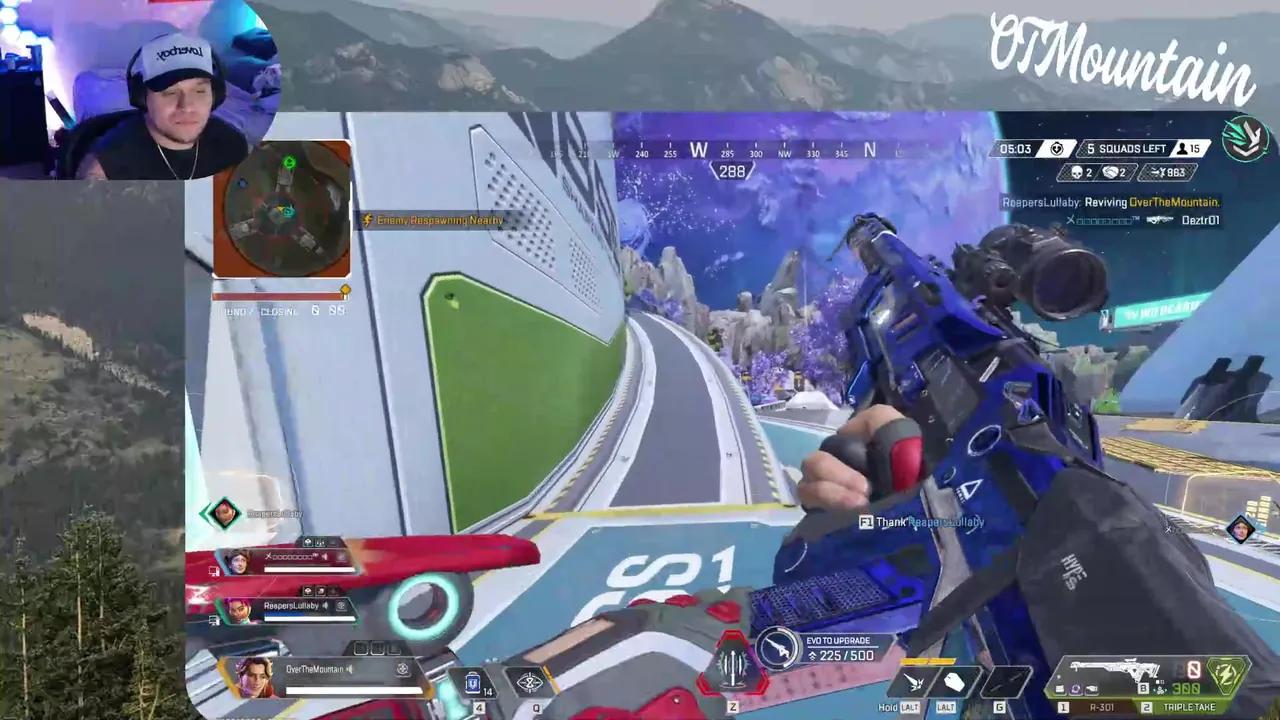Click the shield battery item icon showing 14
Viewport: 1280px width, 720px height.
tap(475, 680)
